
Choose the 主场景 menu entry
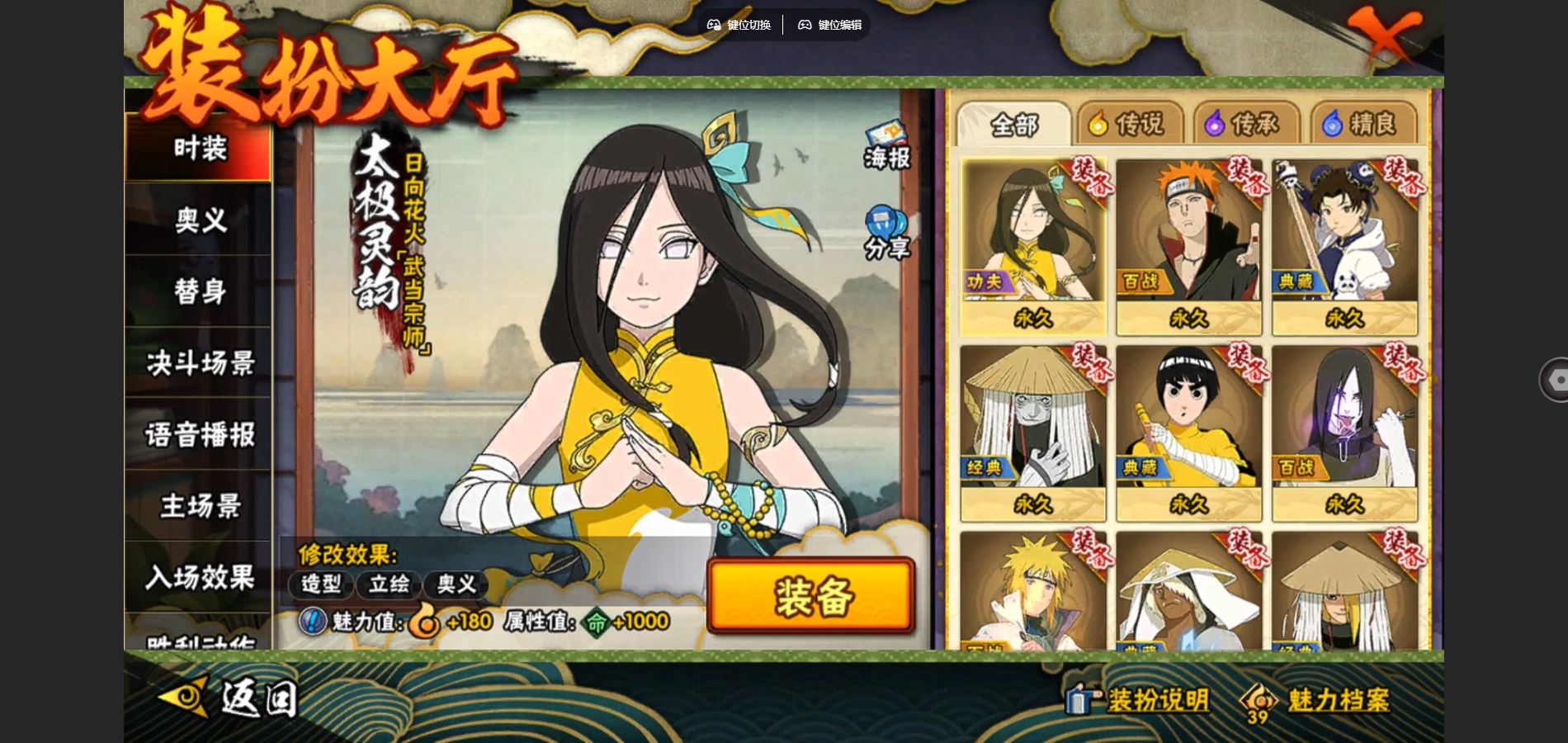point(199,506)
